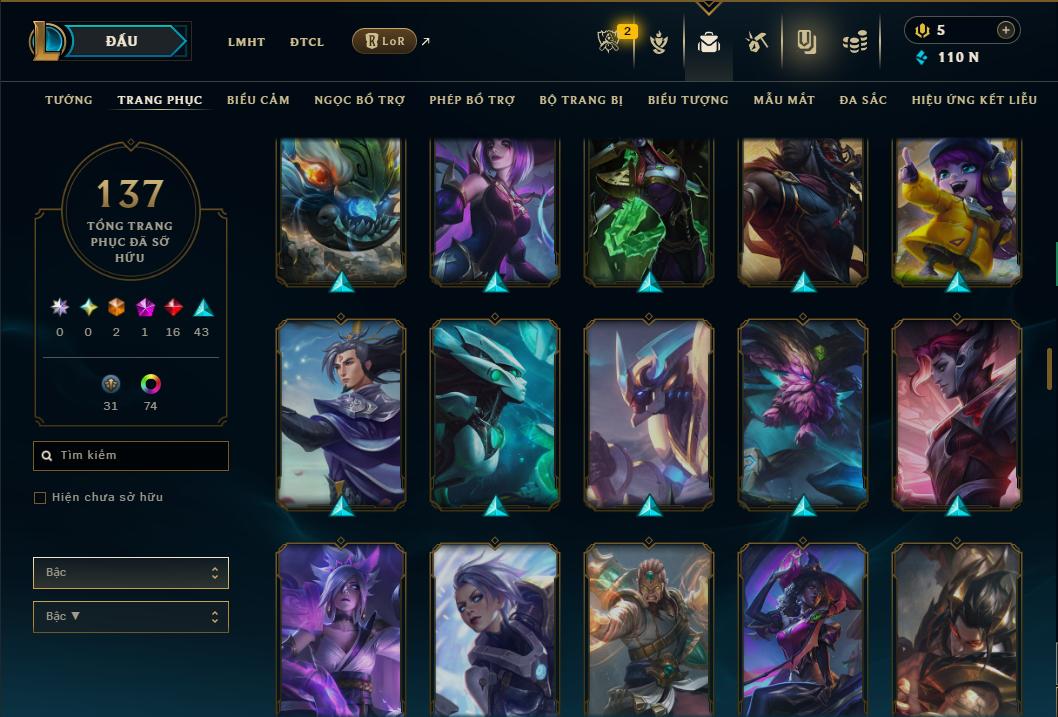
Task: Open the BIỂU CẢM tab
Action: [258, 100]
